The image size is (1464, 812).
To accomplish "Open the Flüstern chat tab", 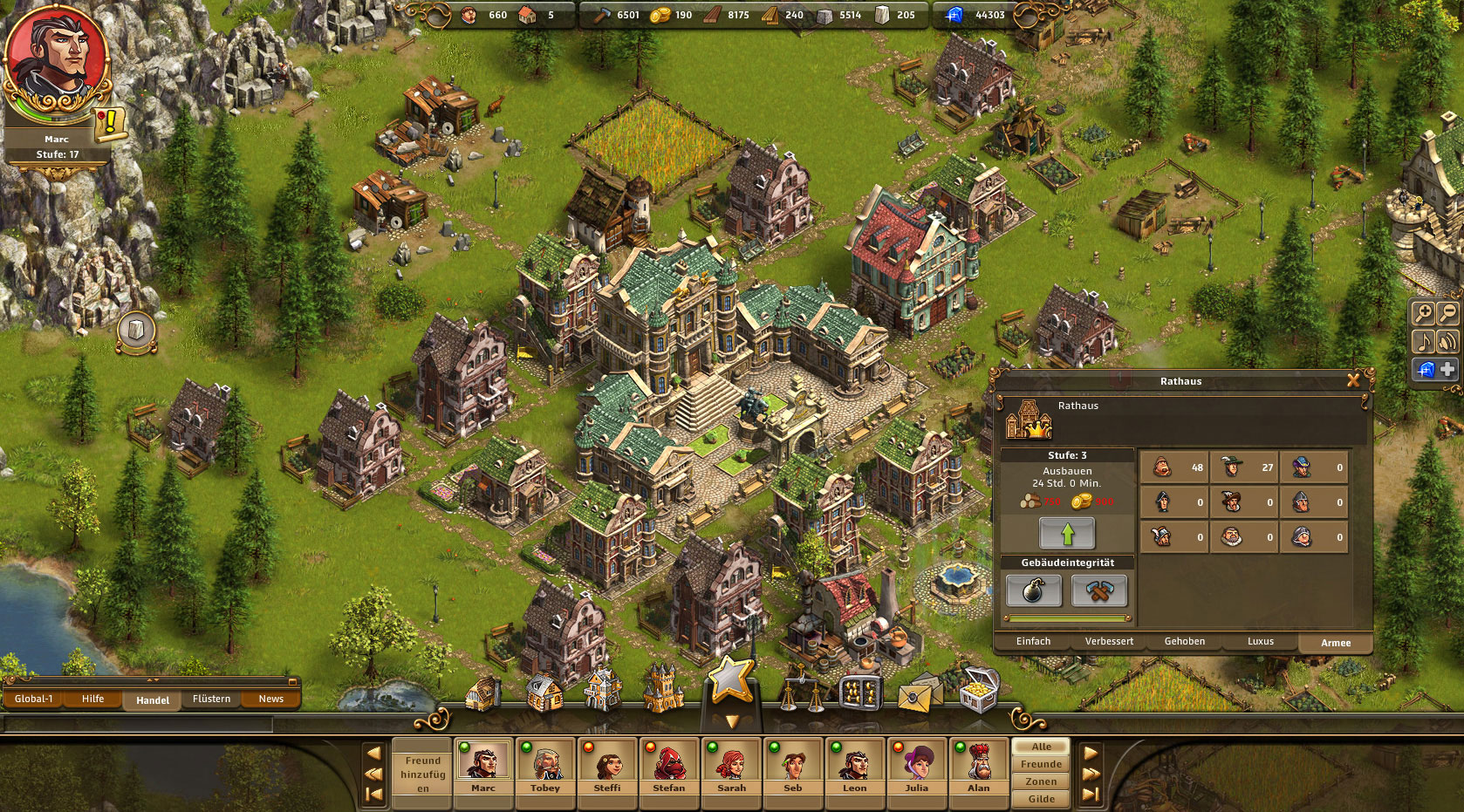I will tap(211, 699).
